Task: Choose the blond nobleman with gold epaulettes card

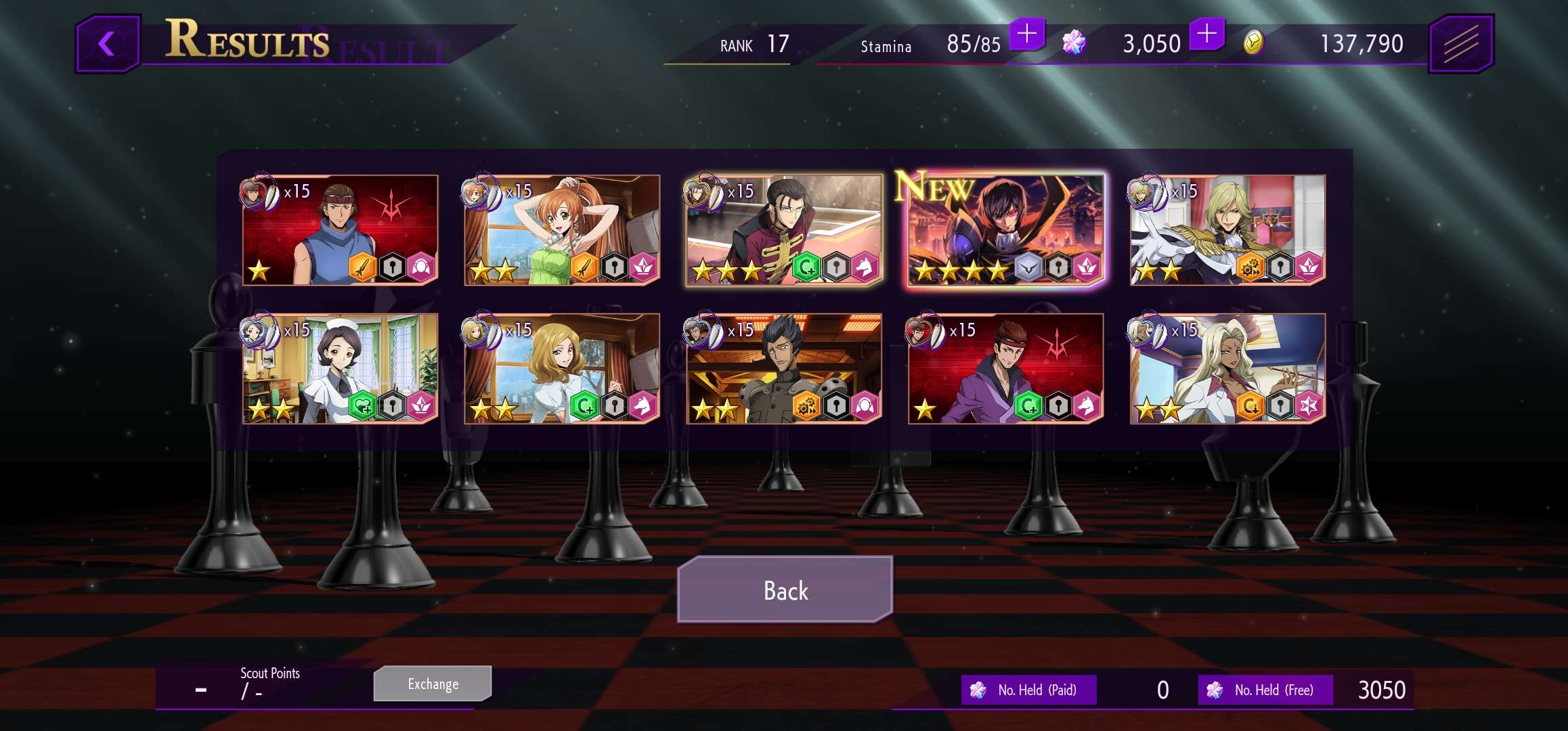Action: coord(1227,230)
